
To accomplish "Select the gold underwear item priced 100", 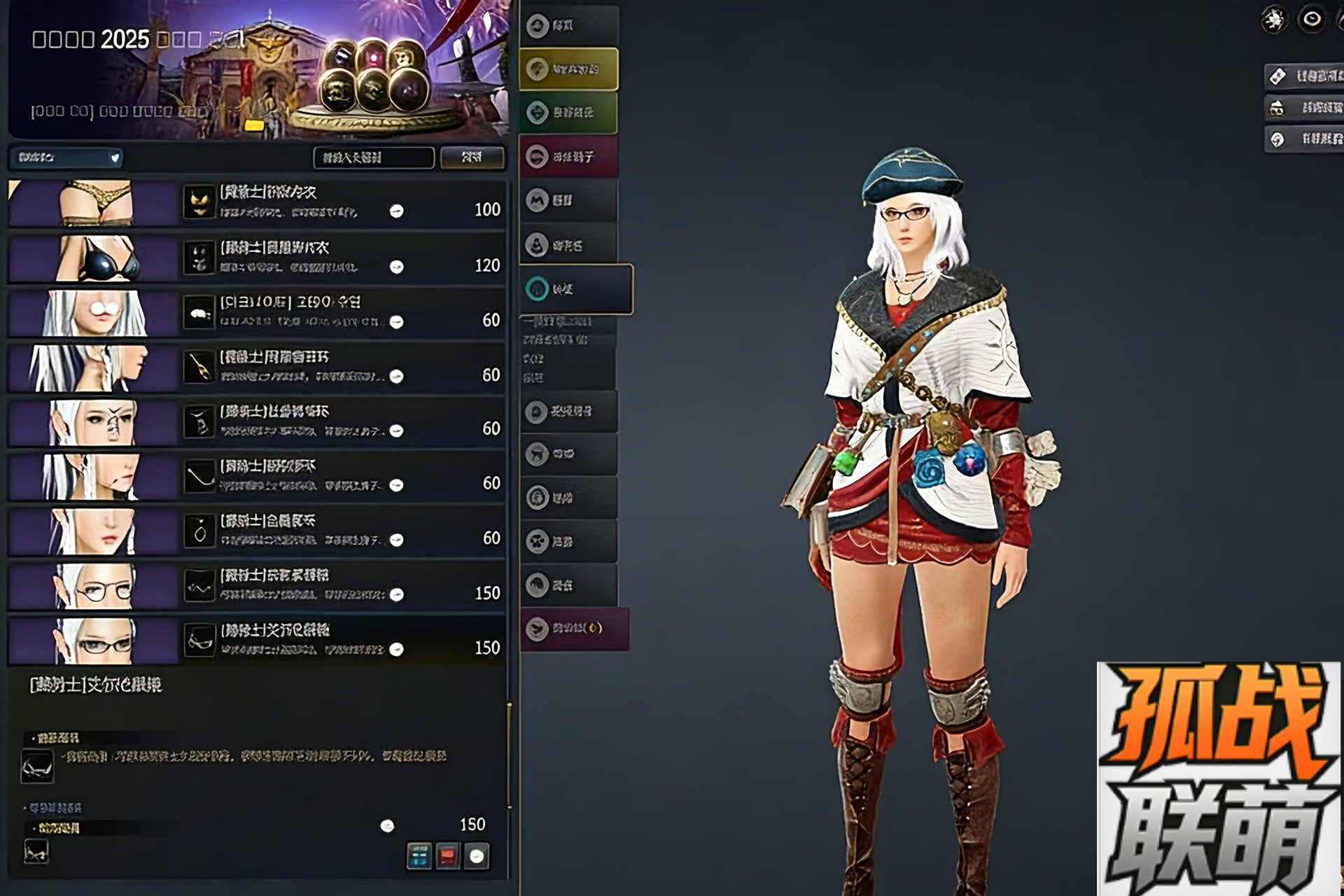I will [x=256, y=203].
